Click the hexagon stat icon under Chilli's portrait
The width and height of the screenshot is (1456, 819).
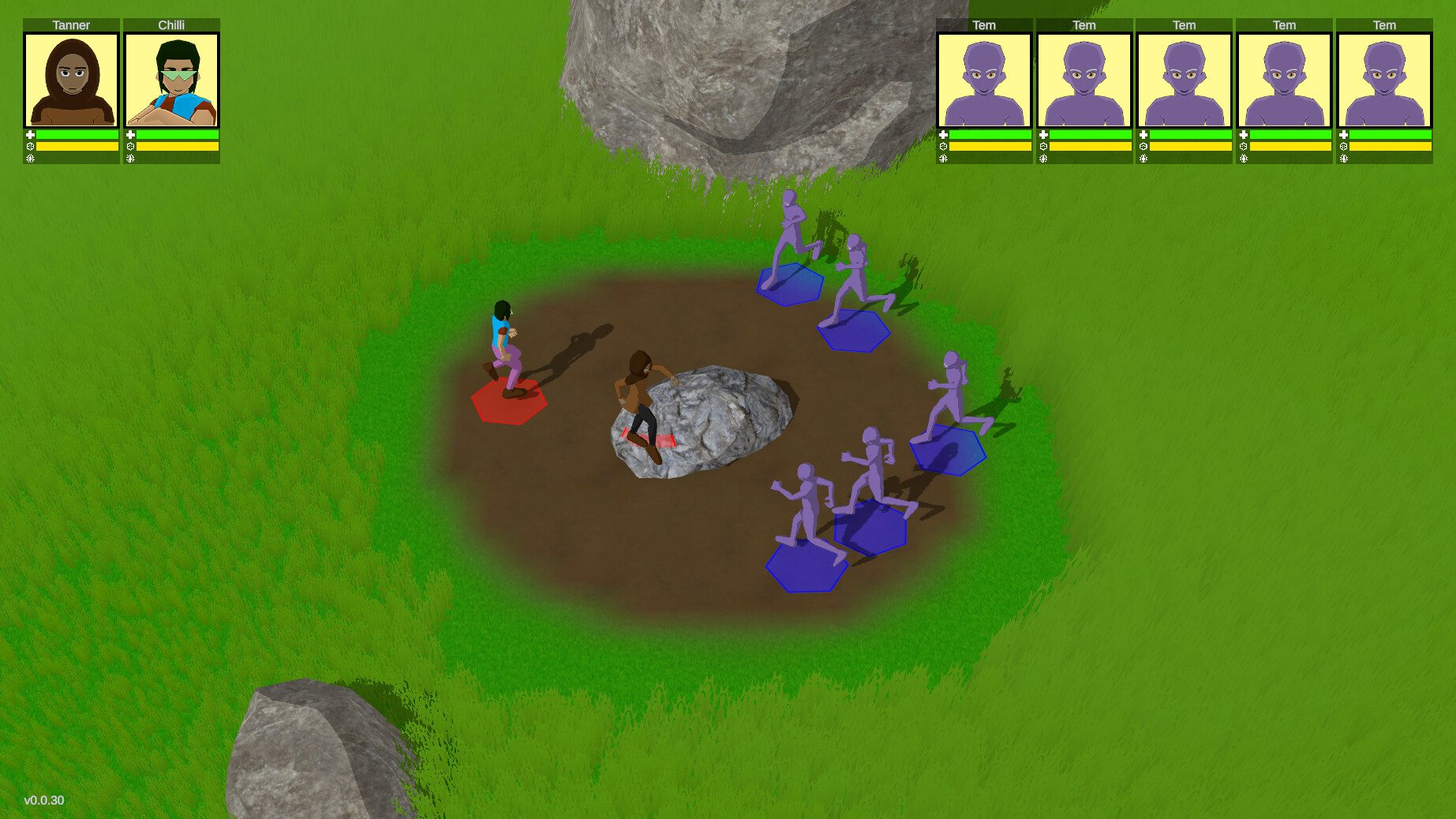tap(132, 146)
